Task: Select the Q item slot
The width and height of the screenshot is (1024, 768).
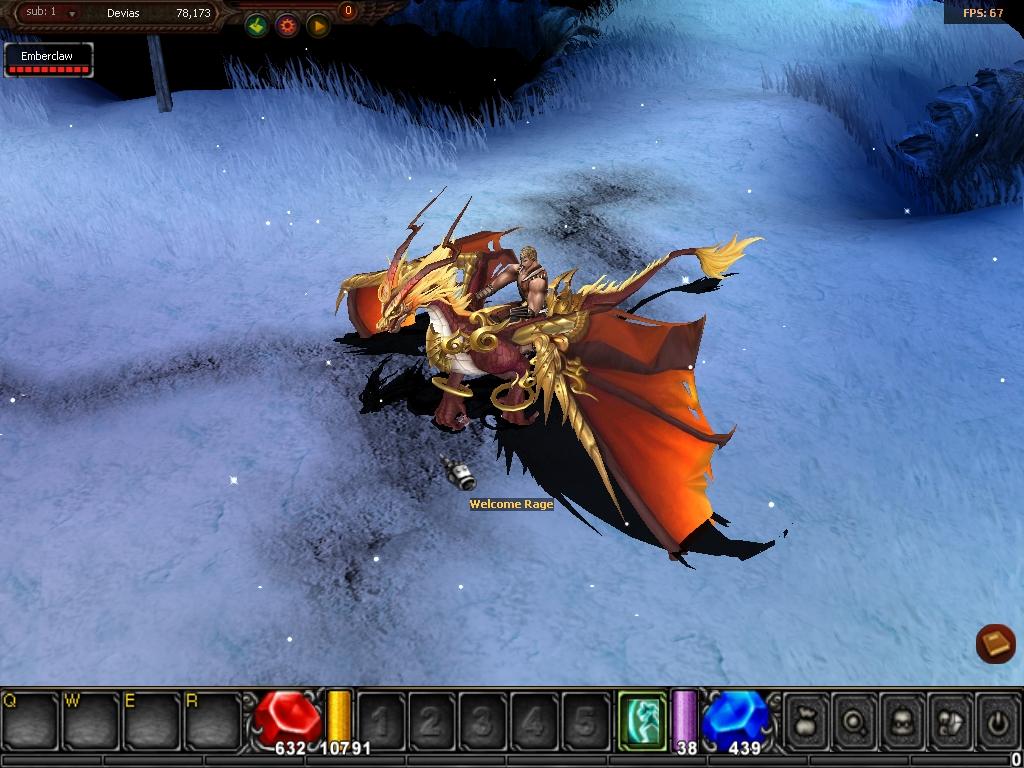Action: [30, 719]
